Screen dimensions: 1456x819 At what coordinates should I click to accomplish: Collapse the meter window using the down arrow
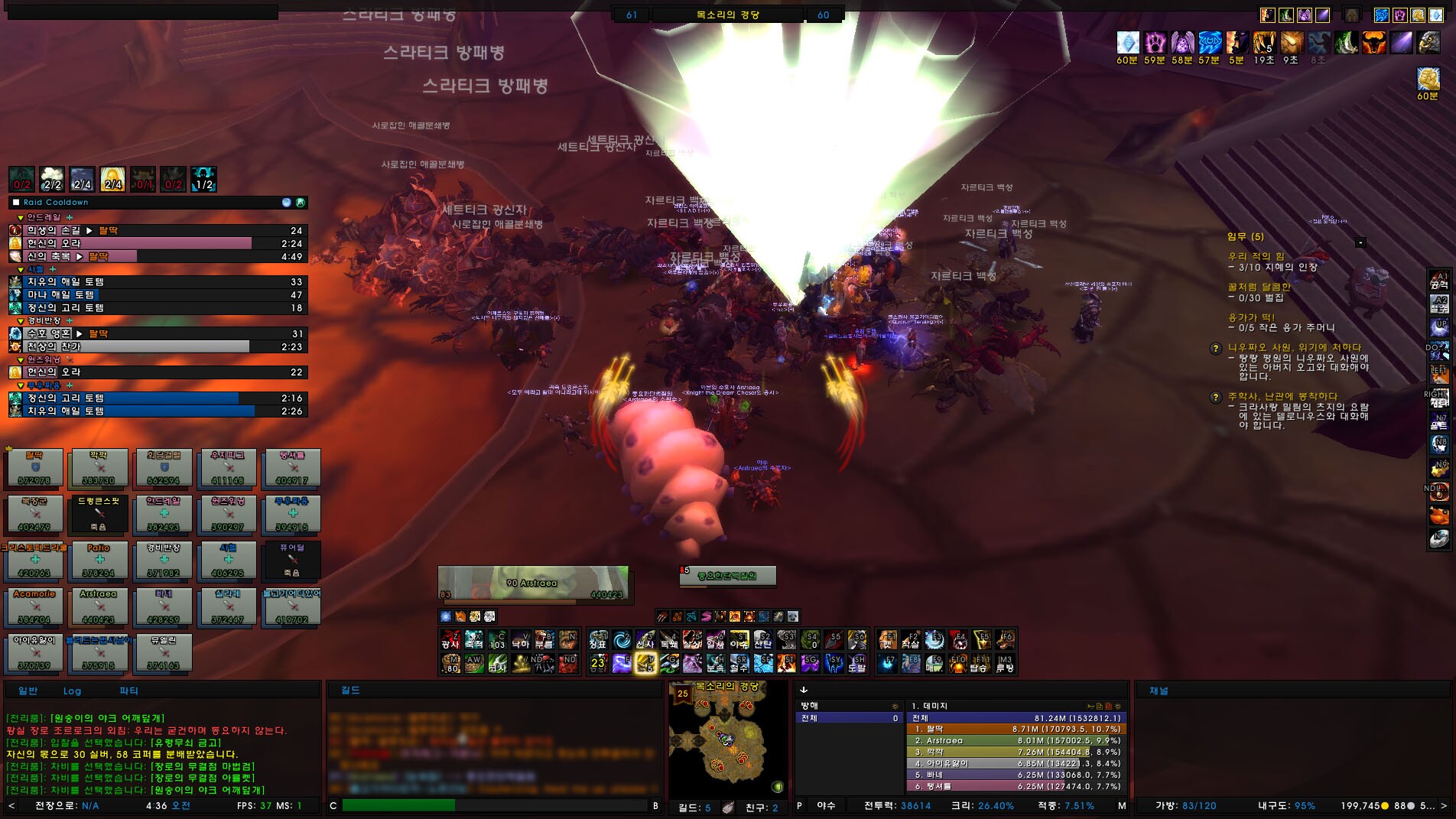coord(803,690)
